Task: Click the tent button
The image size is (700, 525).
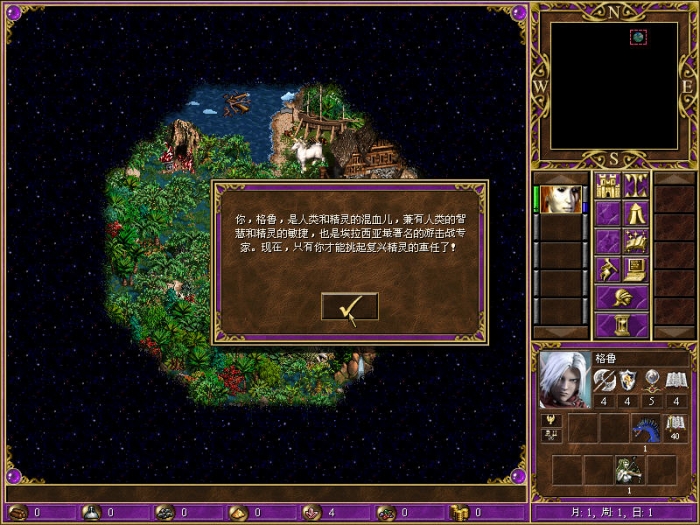Action: (x=636, y=214)
